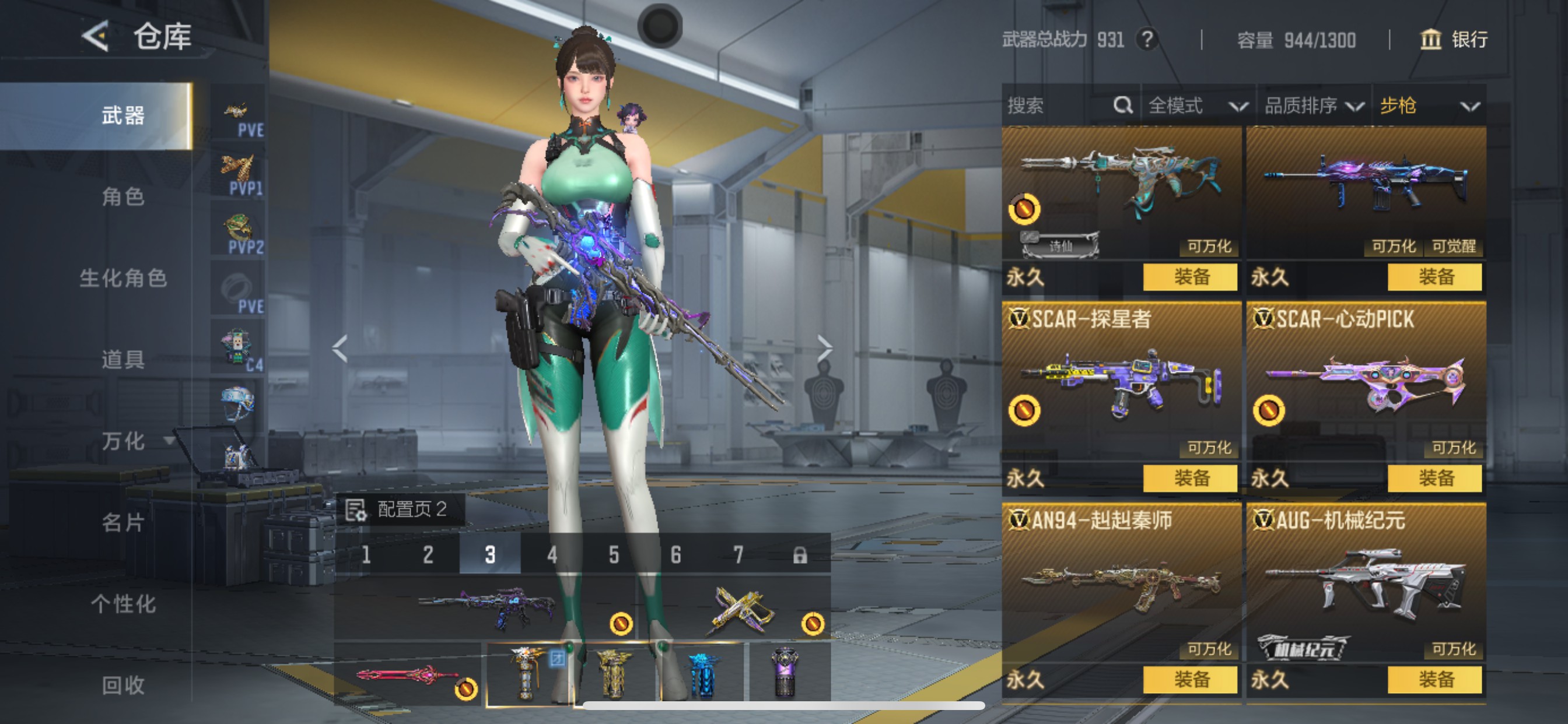Equip the AUG-机械纪元 rifle
Image resolution: width=1568 pixels, height=724 pixels.
click(x=1434, y=680)
